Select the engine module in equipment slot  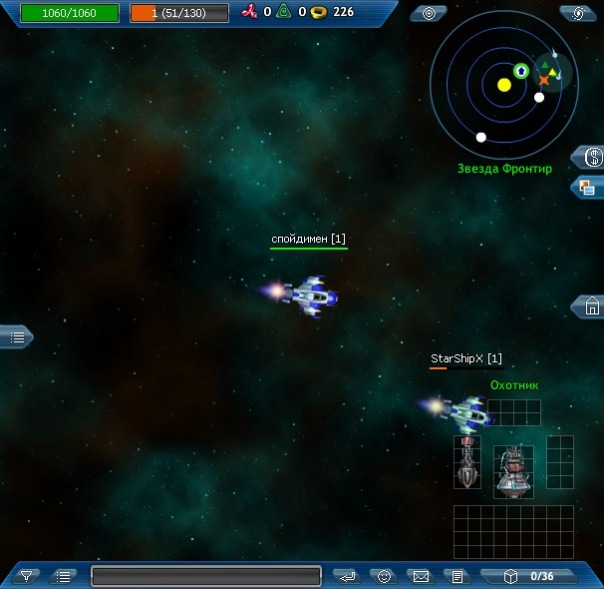coord(512,472)
